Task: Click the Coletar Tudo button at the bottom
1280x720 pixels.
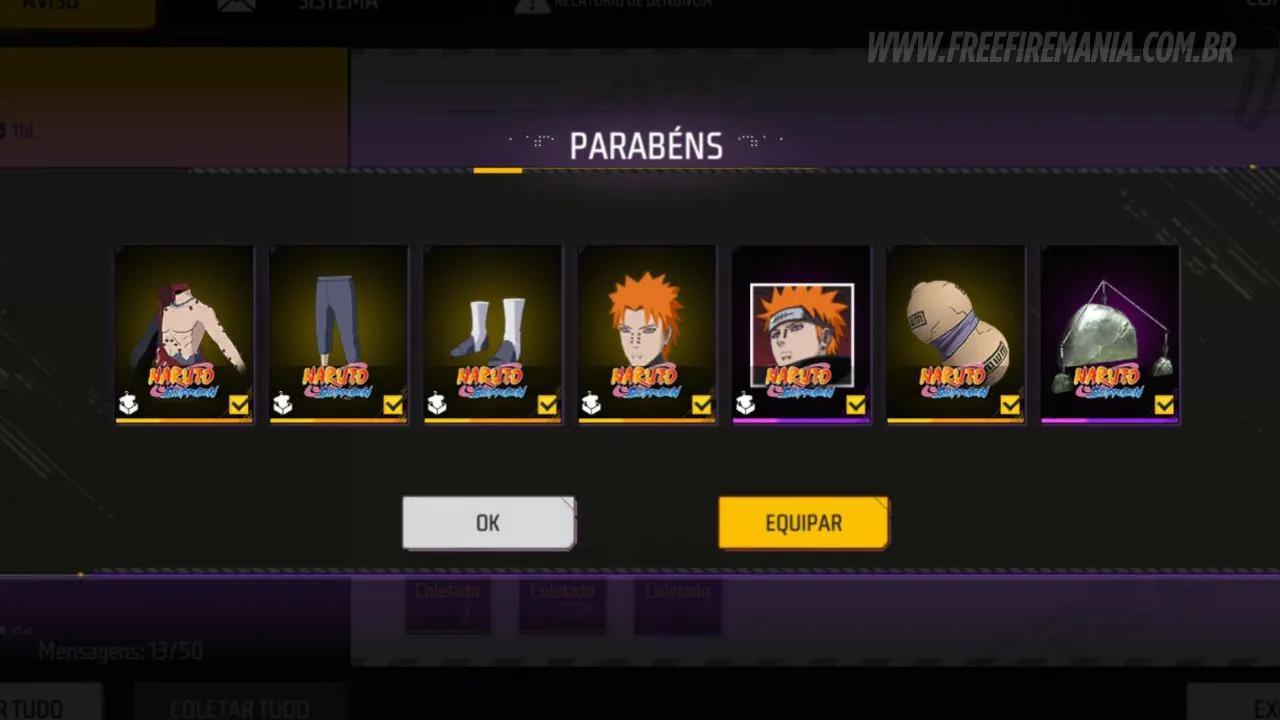Action: 240,705
